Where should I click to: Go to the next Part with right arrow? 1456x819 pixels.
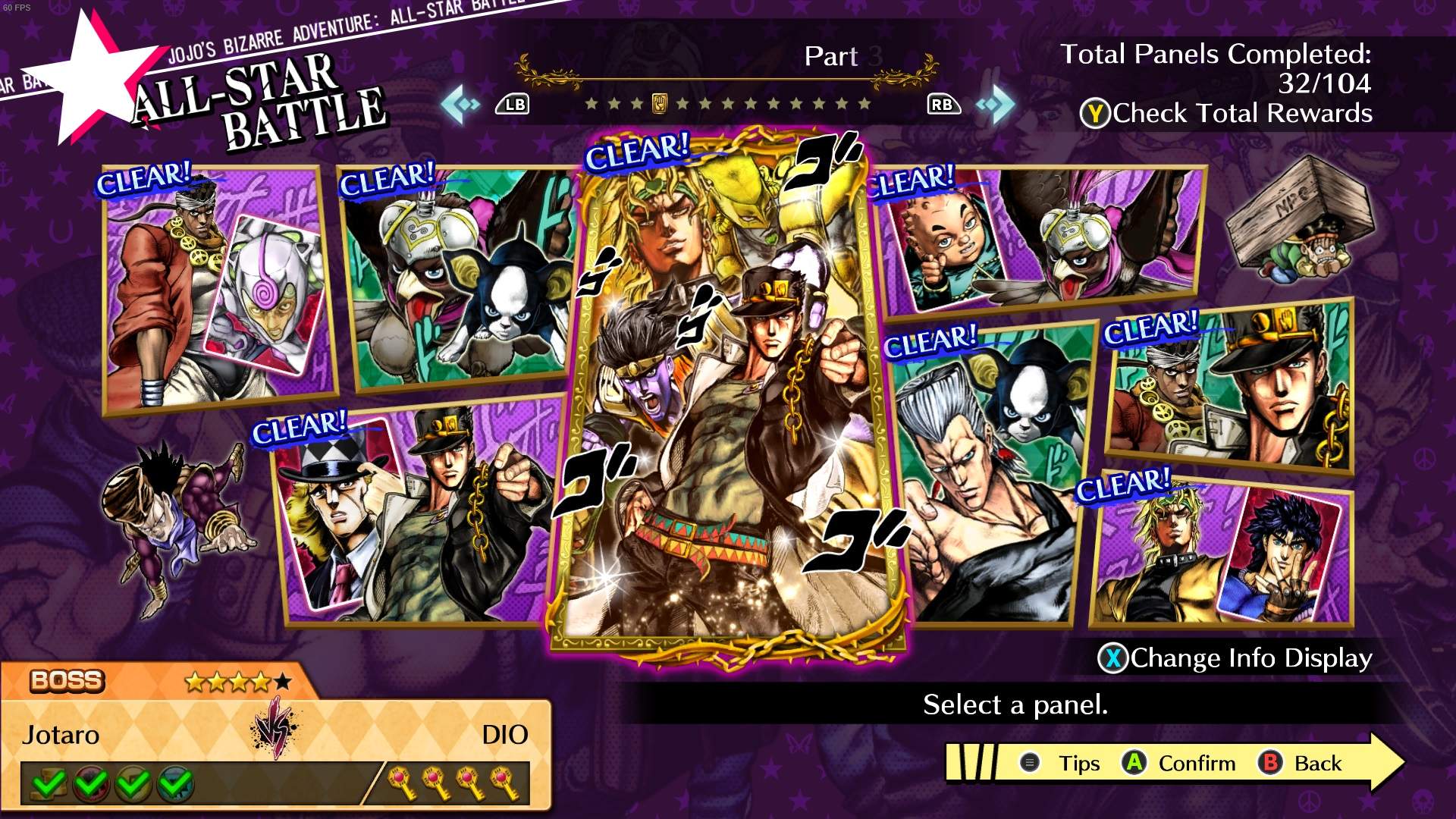(996, 104)
